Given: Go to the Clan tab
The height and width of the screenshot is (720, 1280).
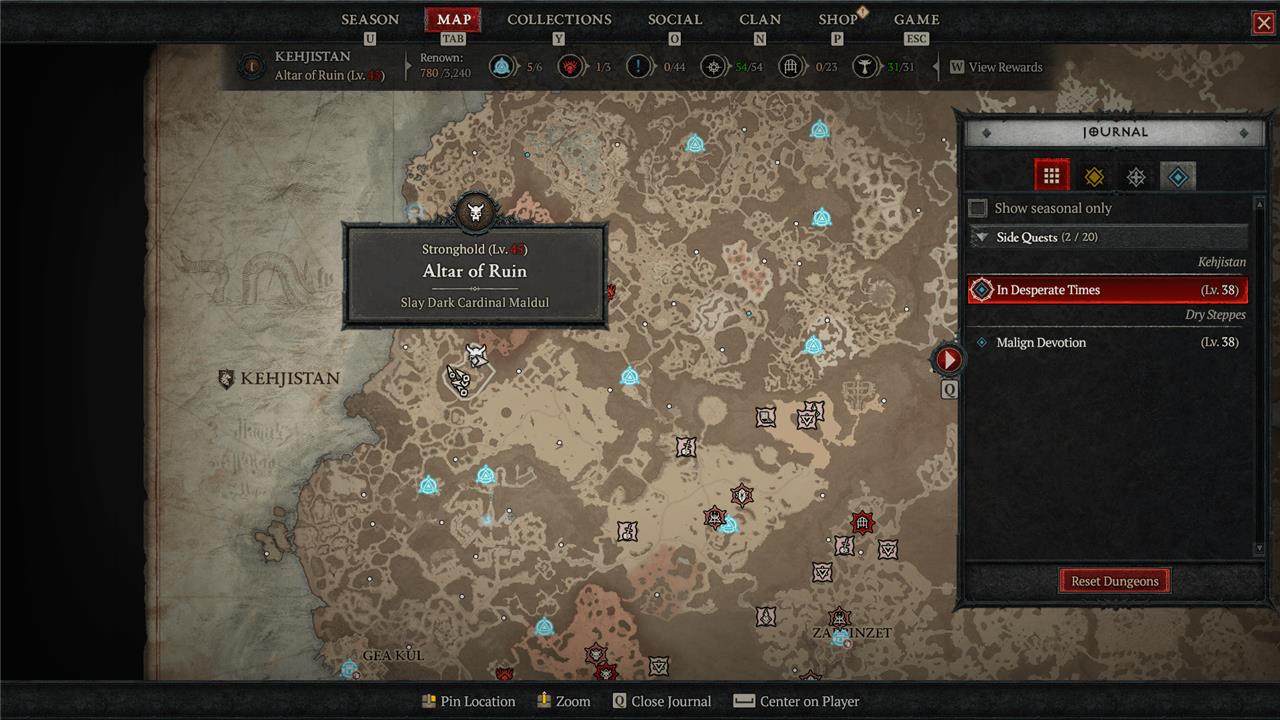Looking at the screenshot, I should click(x=760, y=20).
